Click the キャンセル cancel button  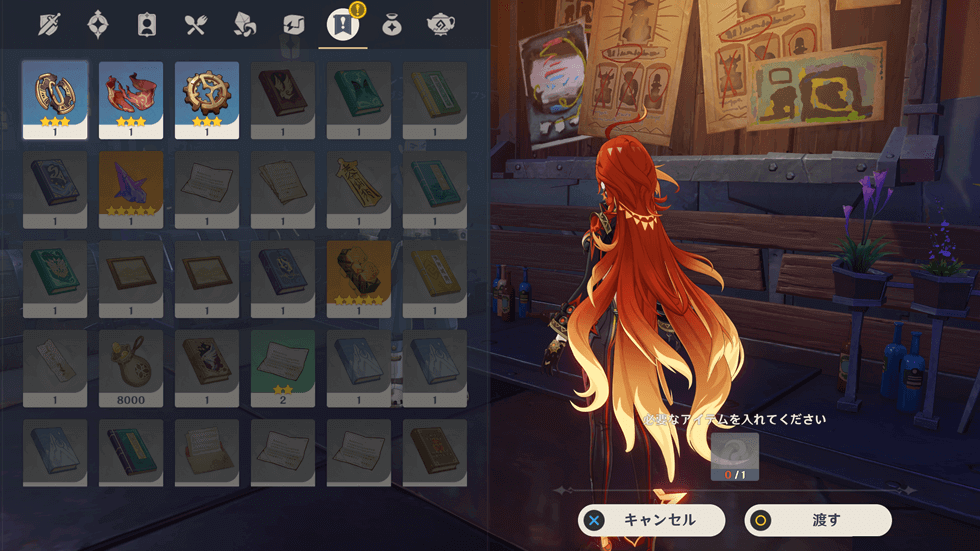[x=653, y=520]
